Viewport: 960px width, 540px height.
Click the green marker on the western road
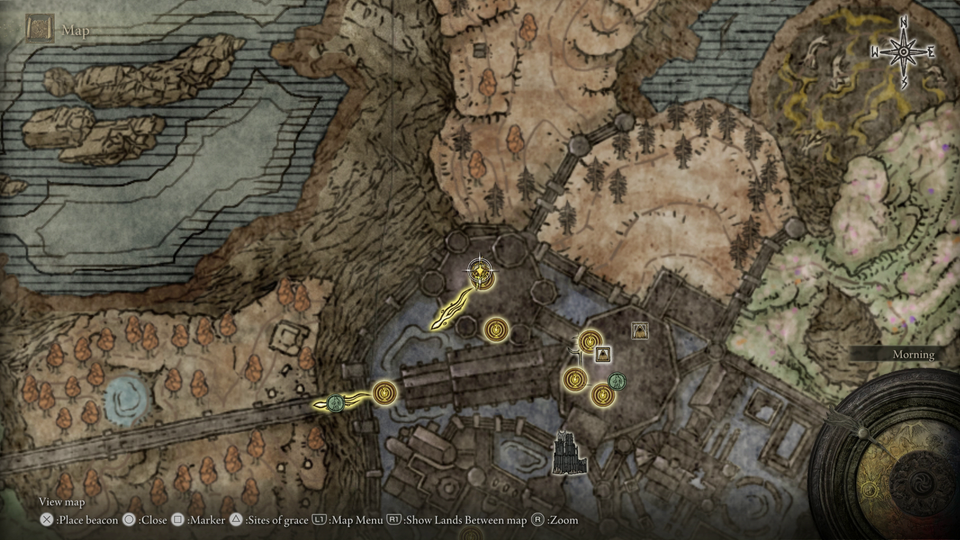(x=336, y=403)
